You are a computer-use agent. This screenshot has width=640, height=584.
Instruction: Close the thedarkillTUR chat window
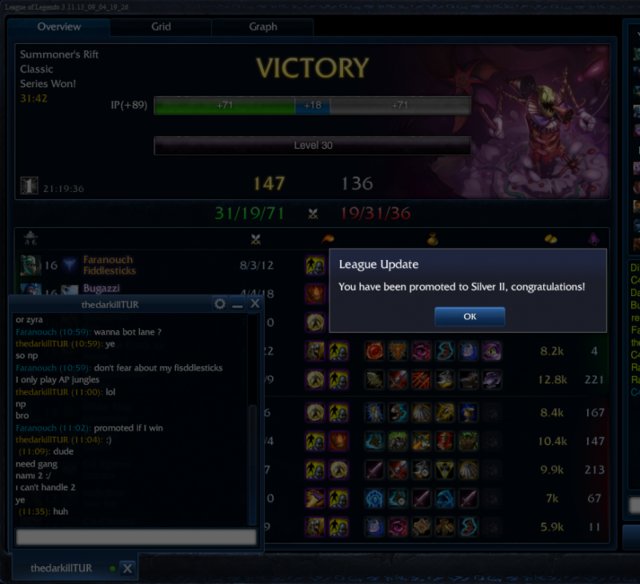[255, 303]
